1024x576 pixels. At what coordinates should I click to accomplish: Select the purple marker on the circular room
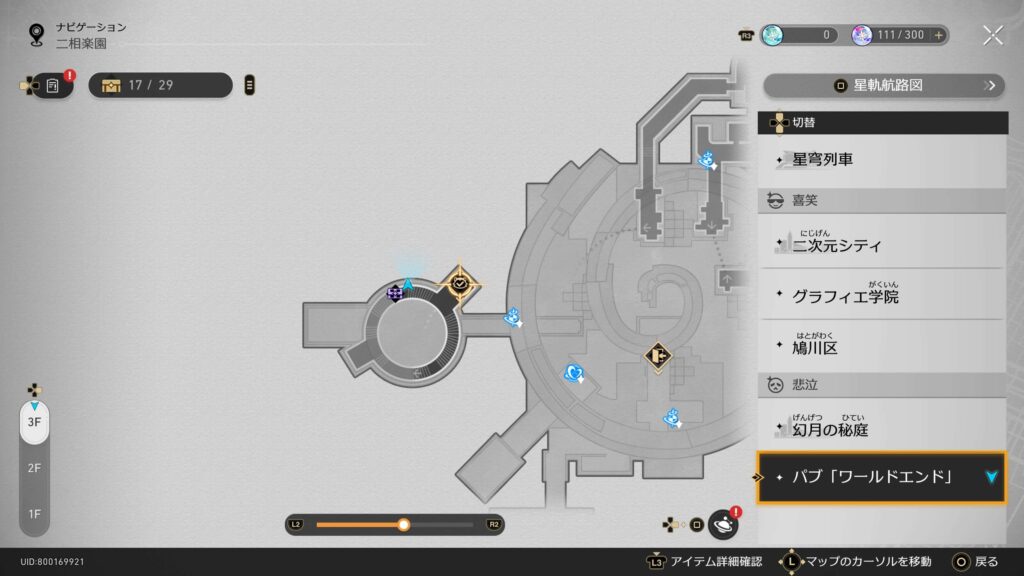395,293
